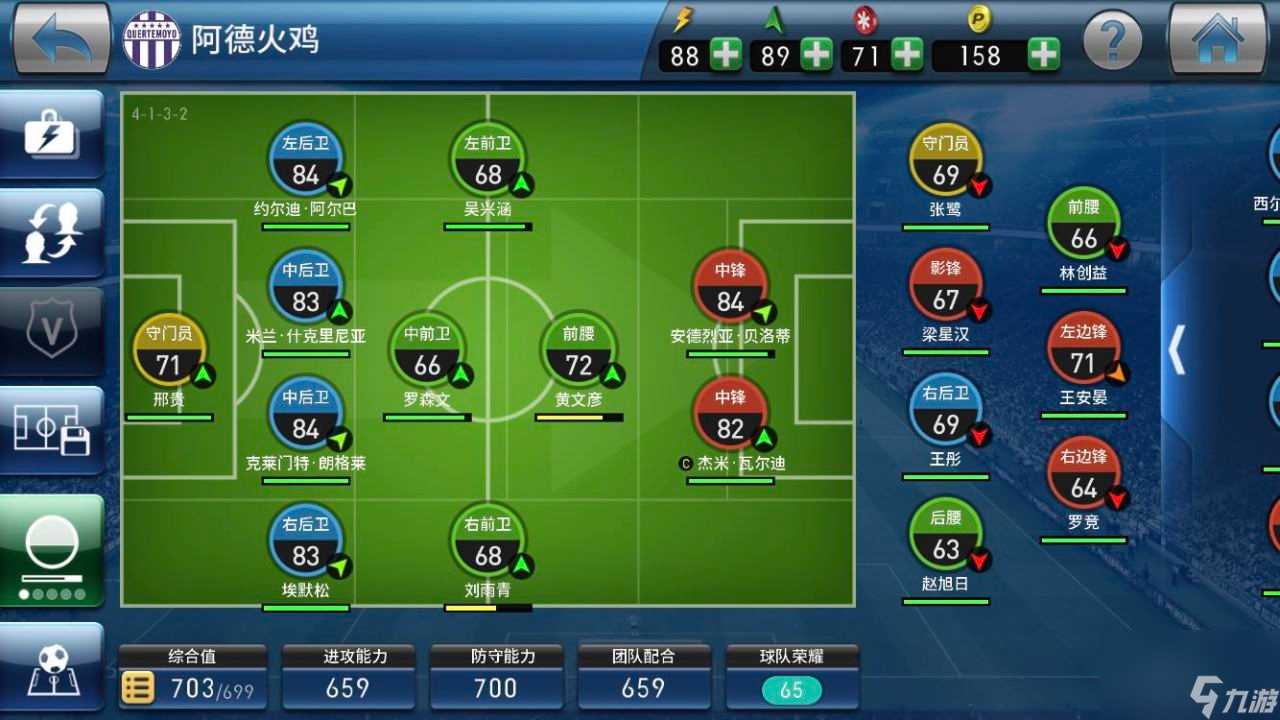
Task: Choose substitute goalkeeper 张鹭
Action: [945, 166]
